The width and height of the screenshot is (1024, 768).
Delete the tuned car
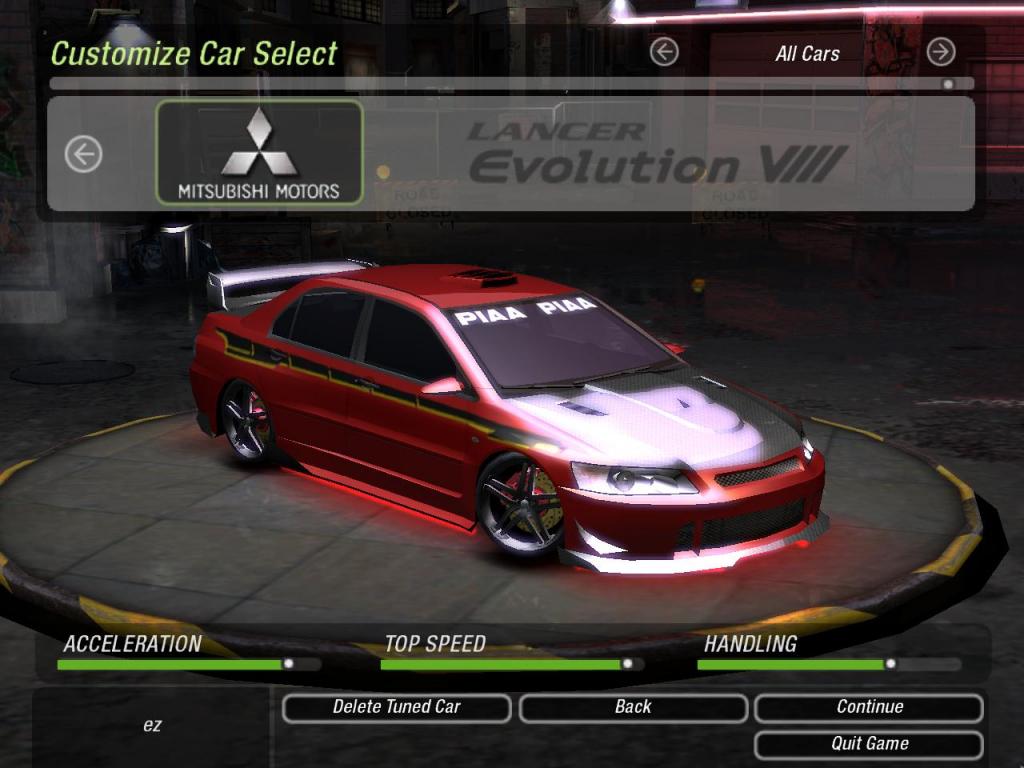click(396, 707)
